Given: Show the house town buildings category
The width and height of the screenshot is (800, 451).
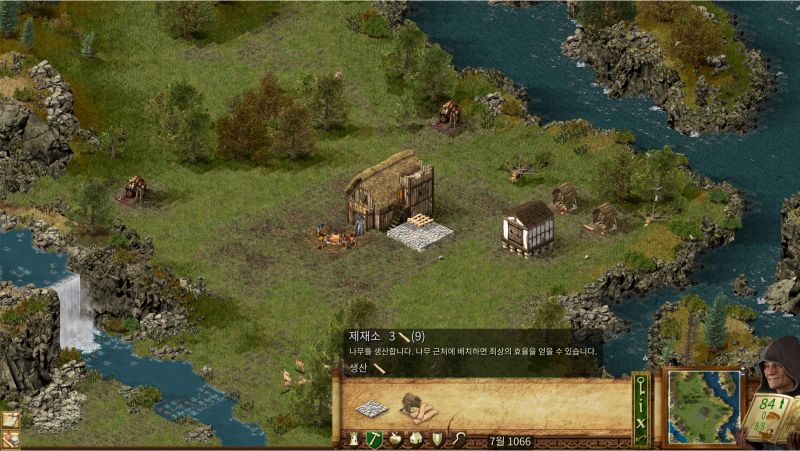Looking at the screenshot, I should 416,439.
